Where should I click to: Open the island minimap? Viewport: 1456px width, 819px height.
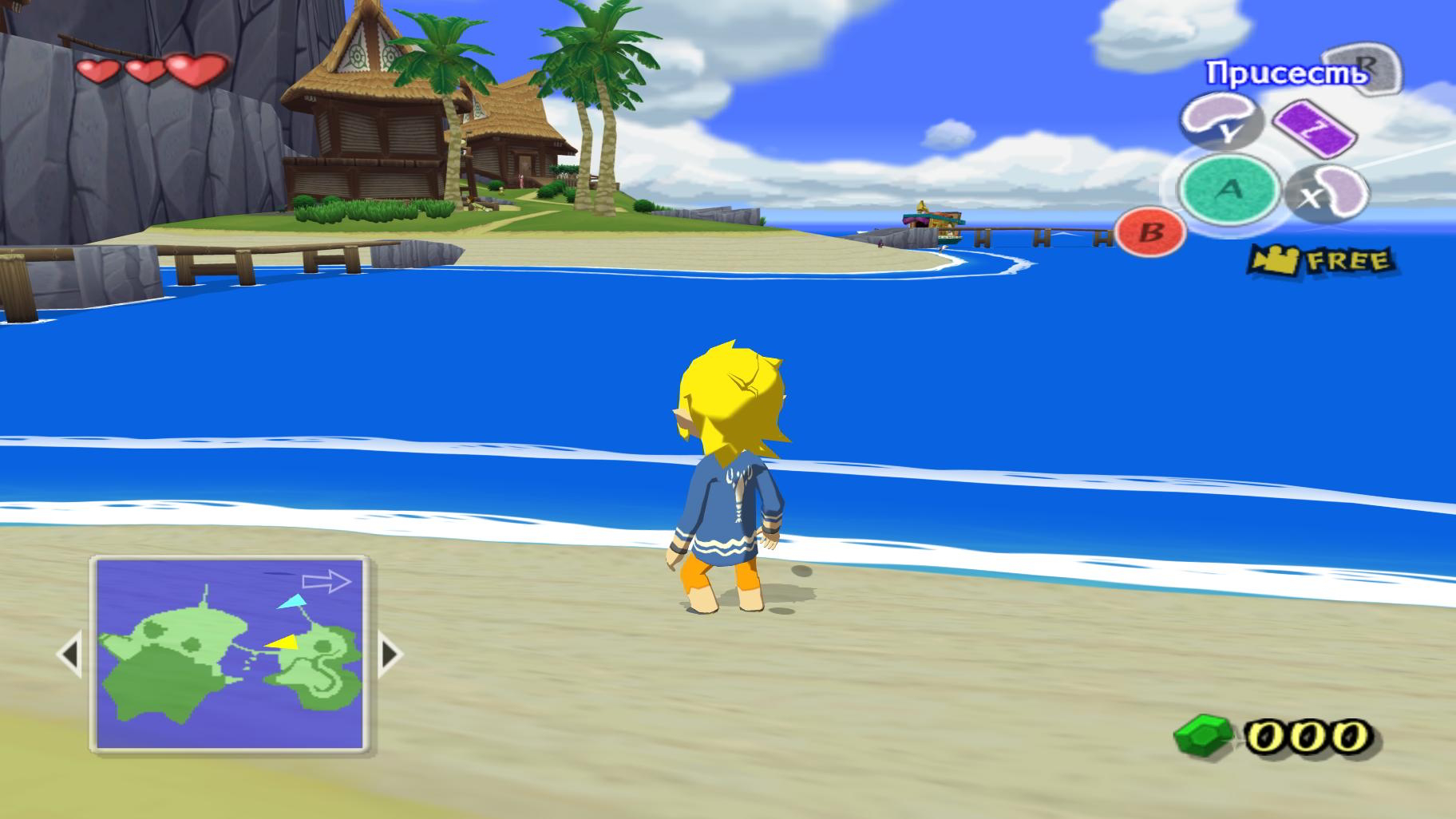(x=230, y=654)
